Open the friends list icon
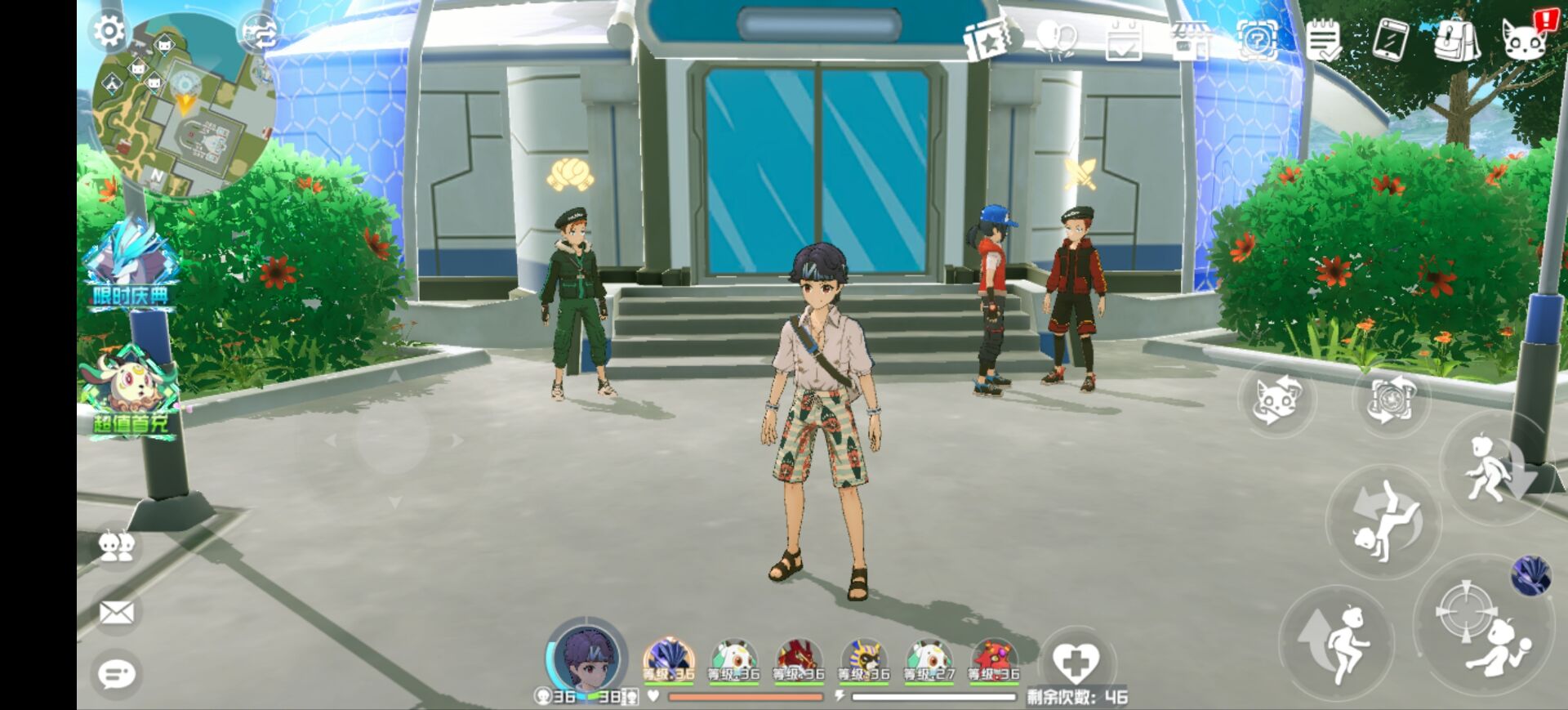 (116, 547)
